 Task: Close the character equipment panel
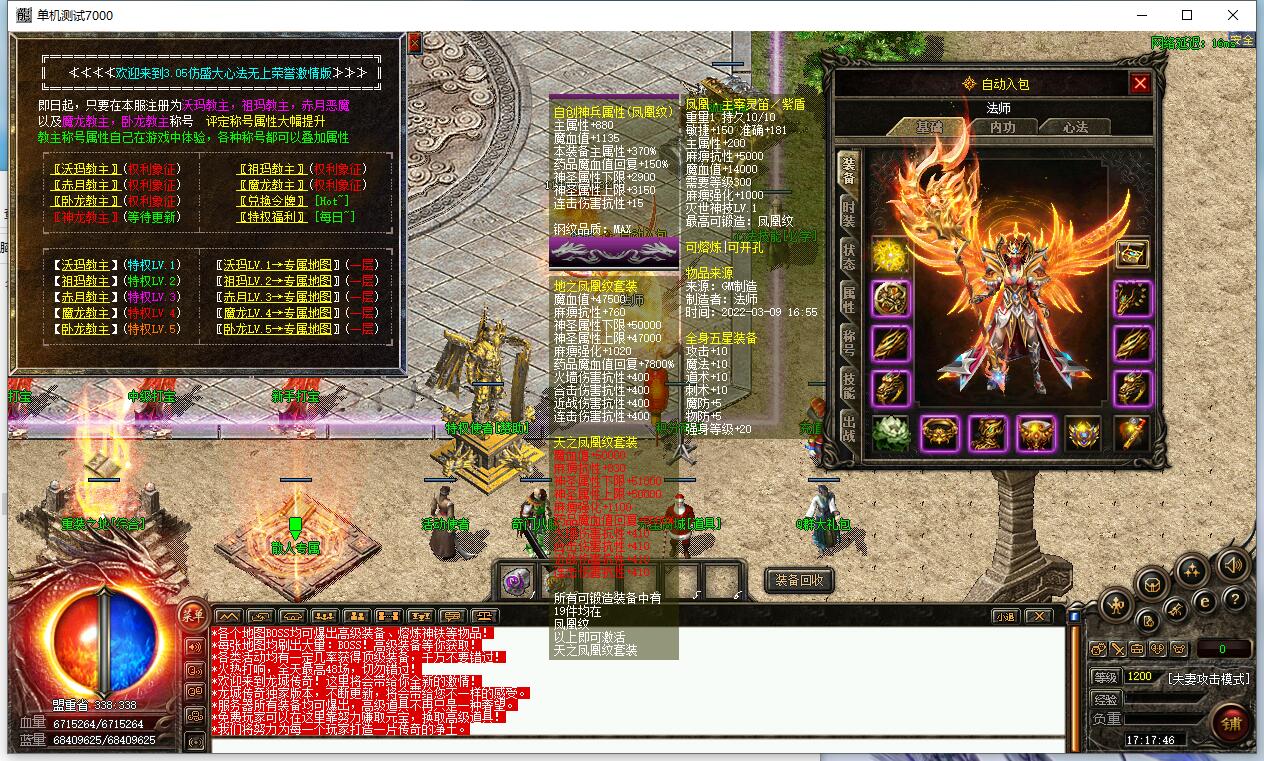click(1139, 83)
